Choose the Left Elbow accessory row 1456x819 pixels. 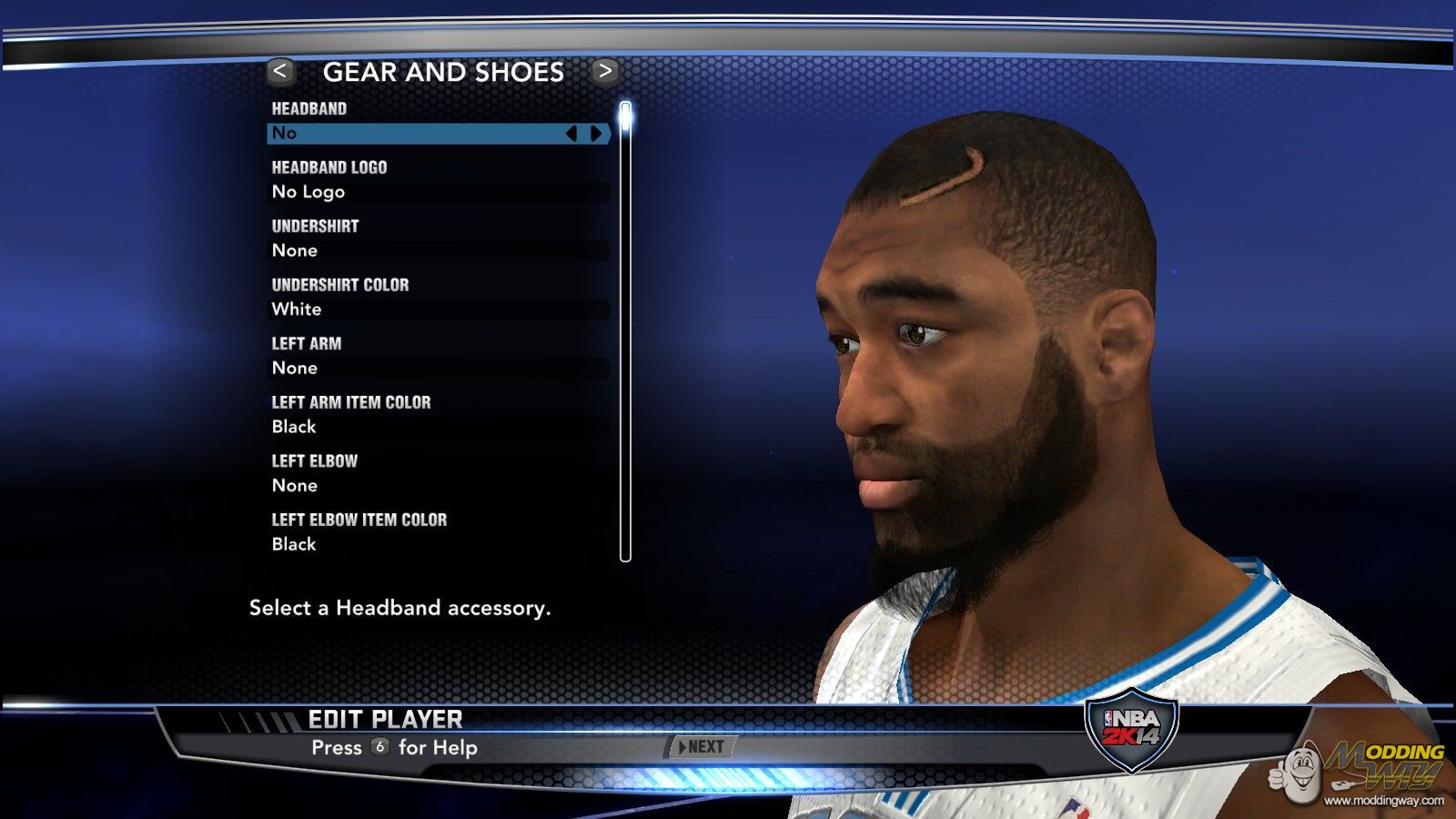coord(439,485)
